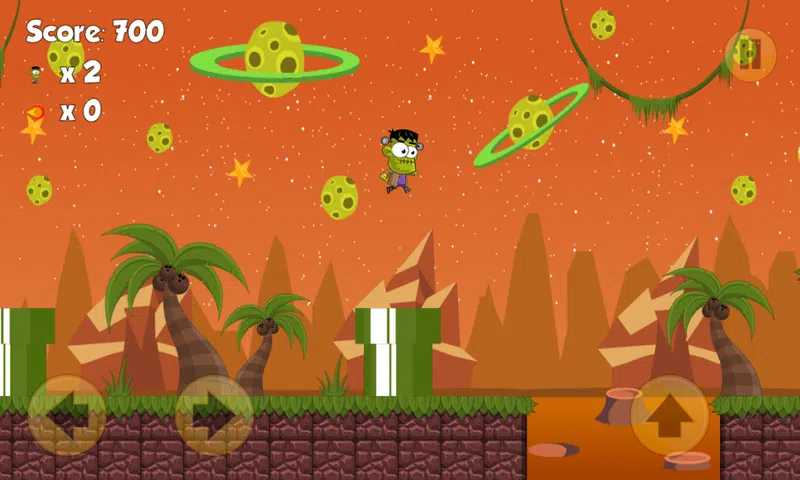This screenshot has height=480, width=800.
Task: Tap the left arrow move button
Action: 67,415
